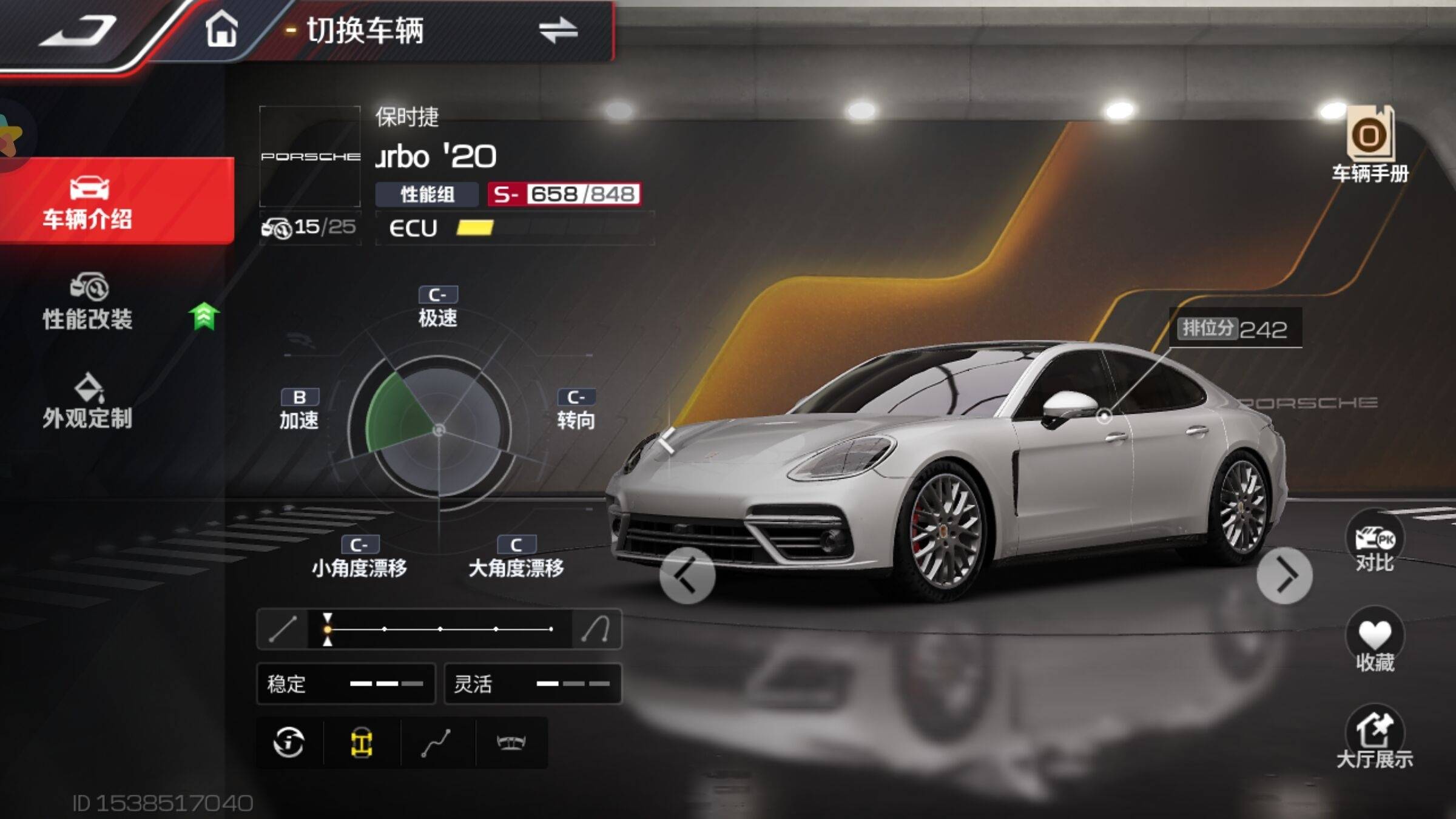
Task: Click the 性能组 performance group label
Action: click(x=427, y=195)
